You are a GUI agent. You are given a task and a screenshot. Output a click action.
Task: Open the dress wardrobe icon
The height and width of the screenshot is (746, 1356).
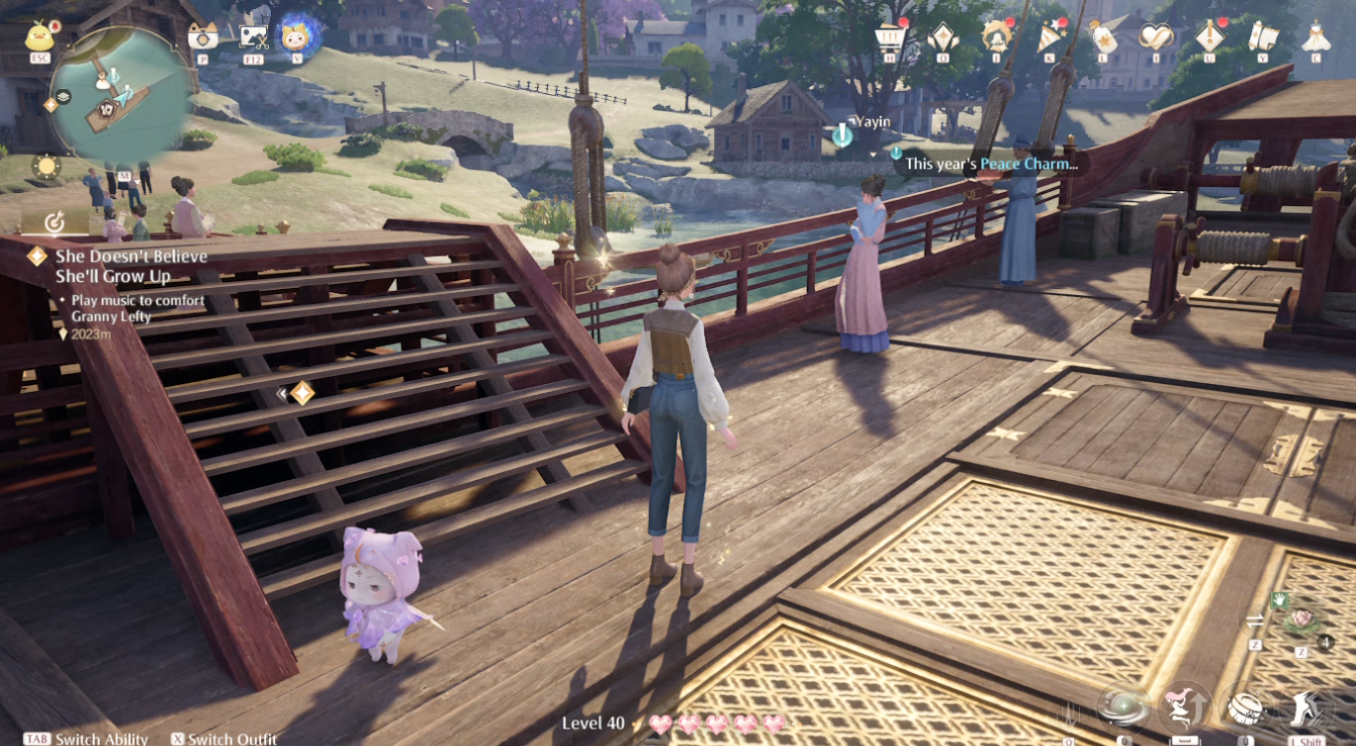pos(1316,37)
